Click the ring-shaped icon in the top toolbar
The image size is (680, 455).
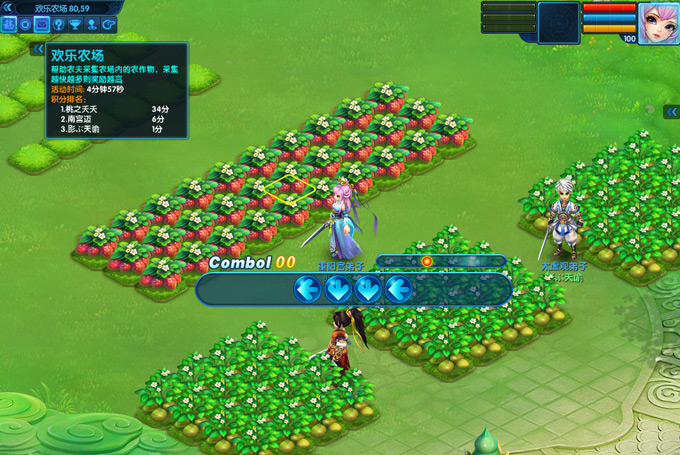click(26, 23)
